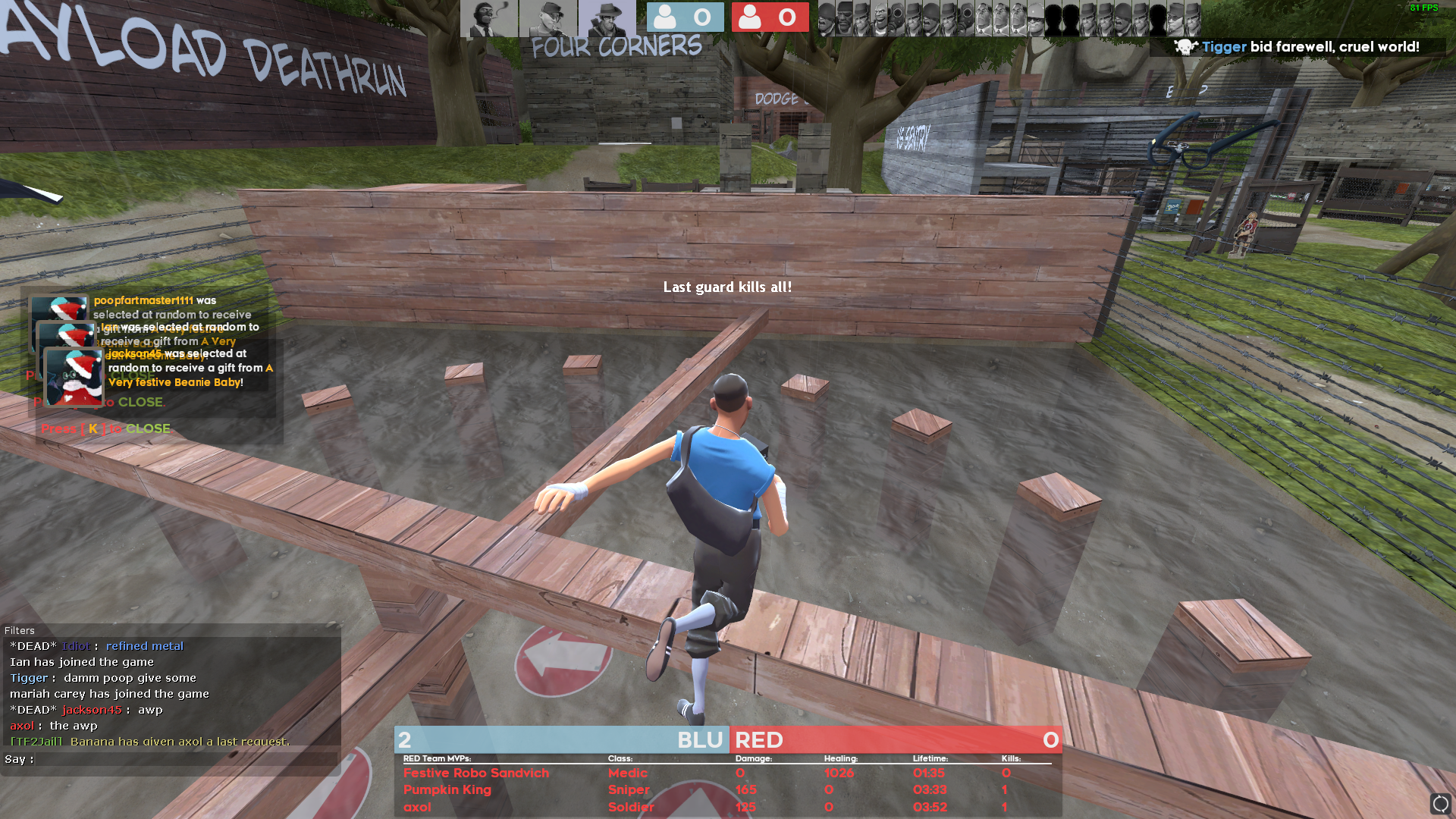Select axol's row in RED MVPs
Image resolution: width=1456 pixels, height=819 pixels.
(417, 807)
